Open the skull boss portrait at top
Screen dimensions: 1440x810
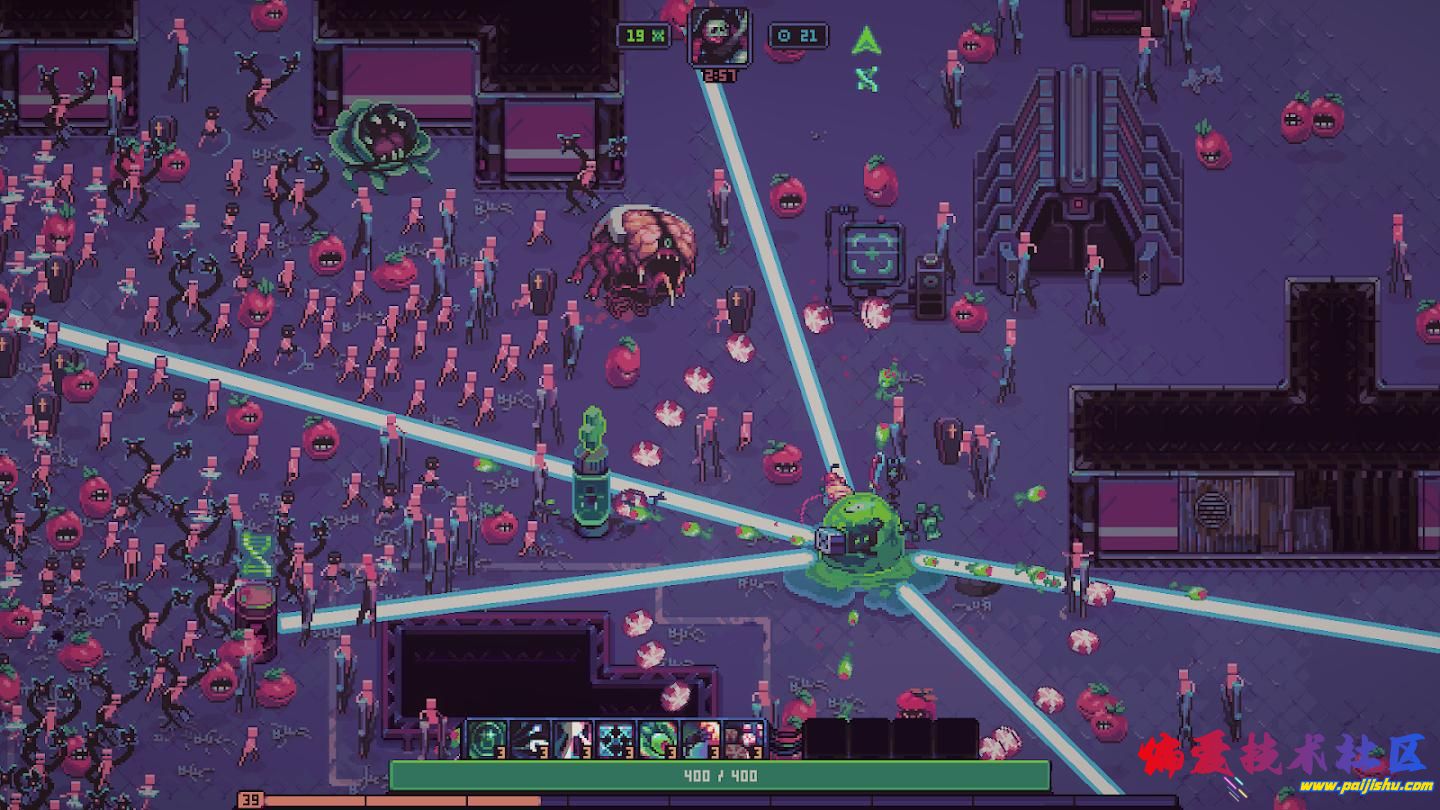tap(718, 36)
